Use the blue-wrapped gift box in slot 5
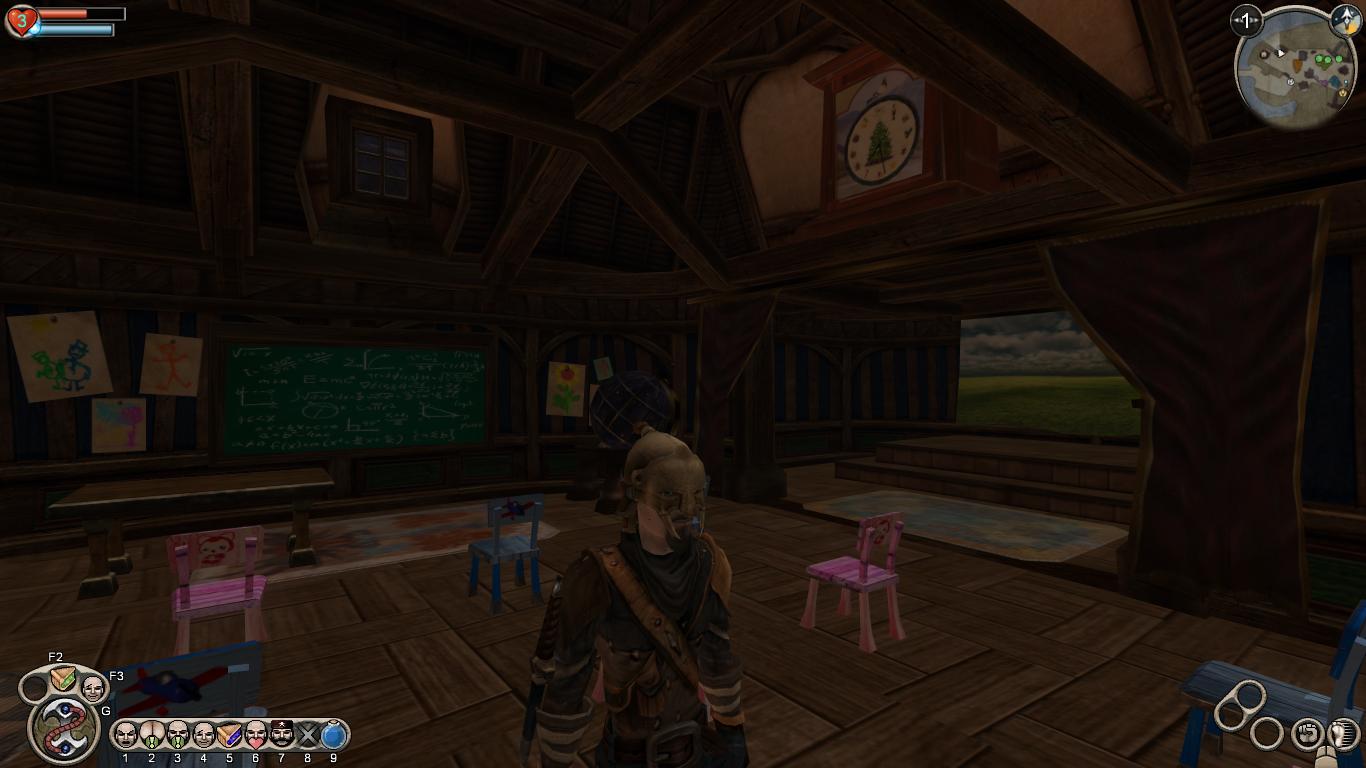 [x=229, y=735]
